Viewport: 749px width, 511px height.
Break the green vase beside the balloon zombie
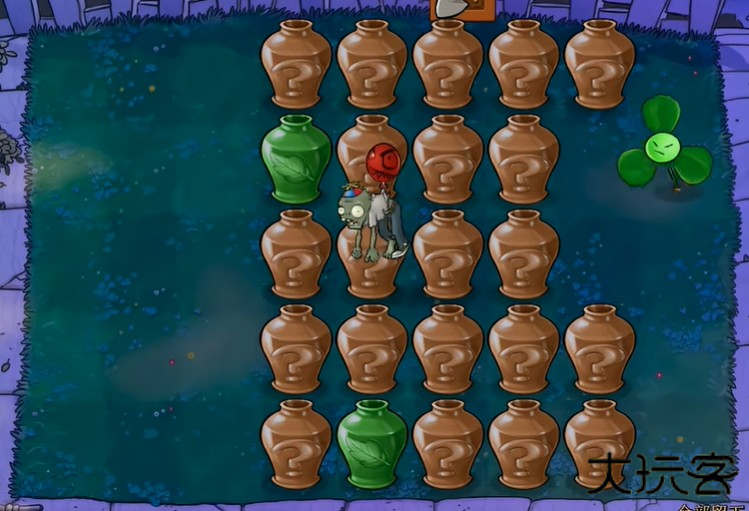[x=295, y=160]
